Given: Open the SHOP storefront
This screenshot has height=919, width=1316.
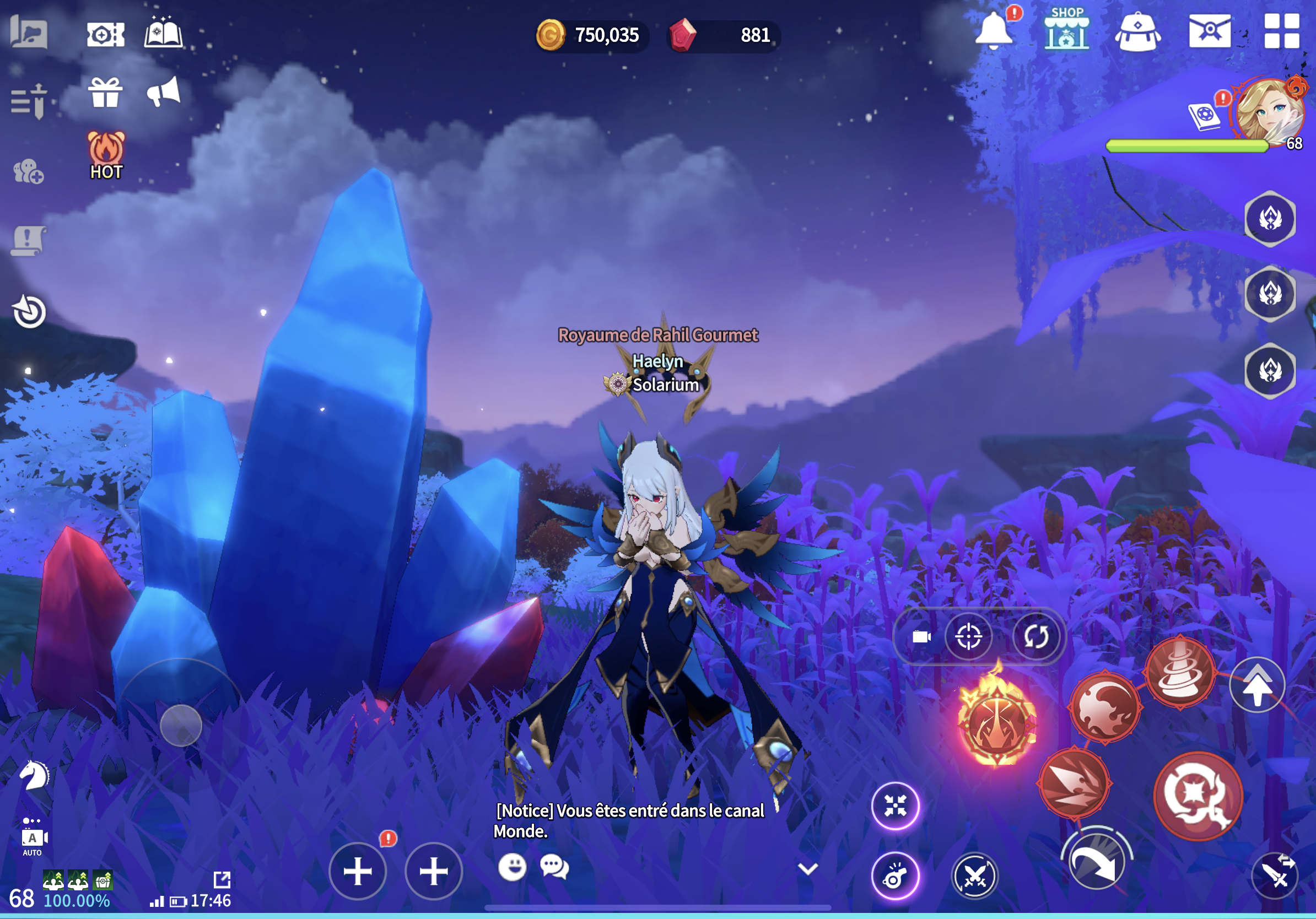Looking at the screenshot, I should coord(1066,30).
